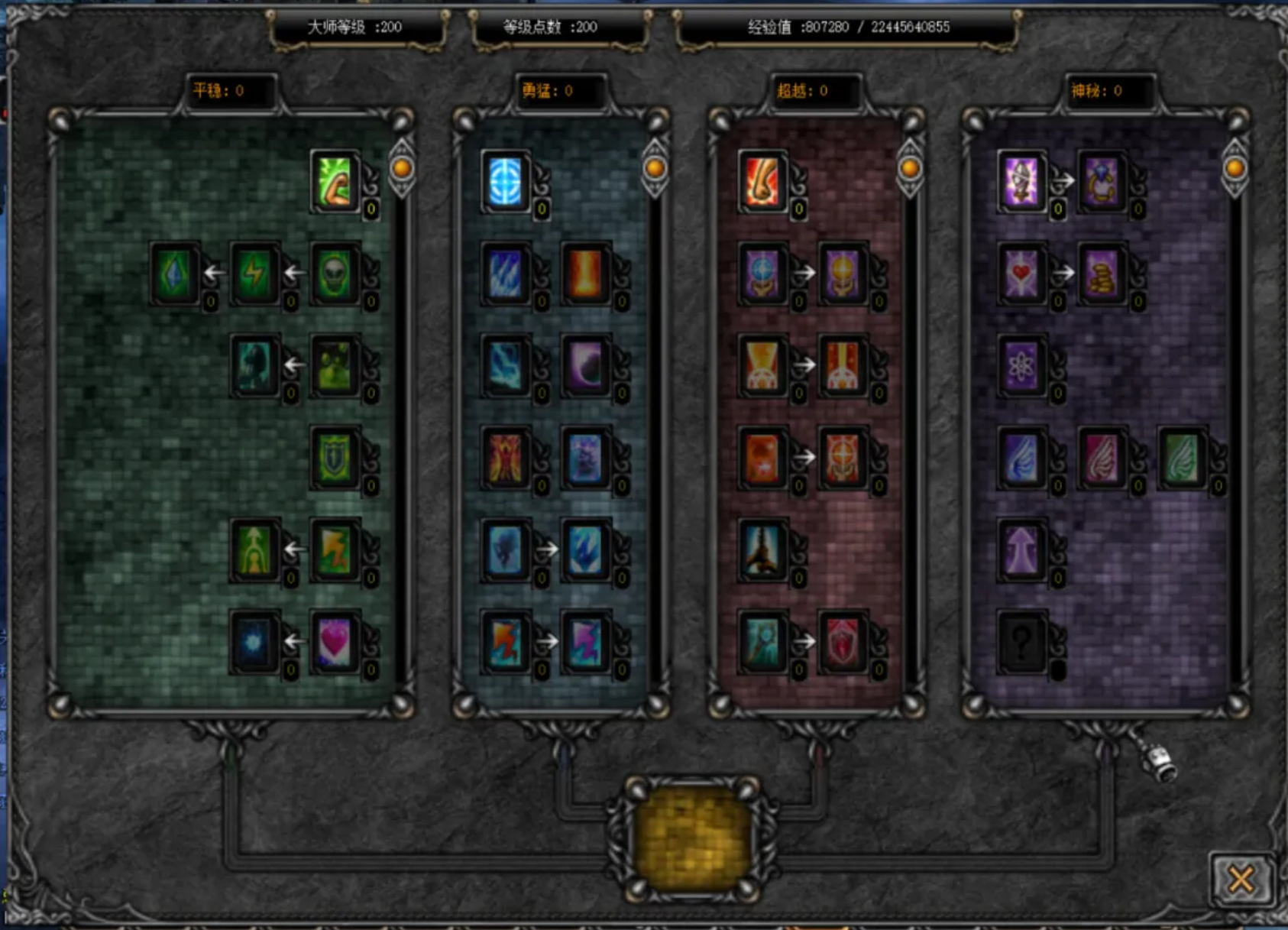Choose the green wing skill
The width and height of the screenshot is (1288, 930).
click(1182, 458)
